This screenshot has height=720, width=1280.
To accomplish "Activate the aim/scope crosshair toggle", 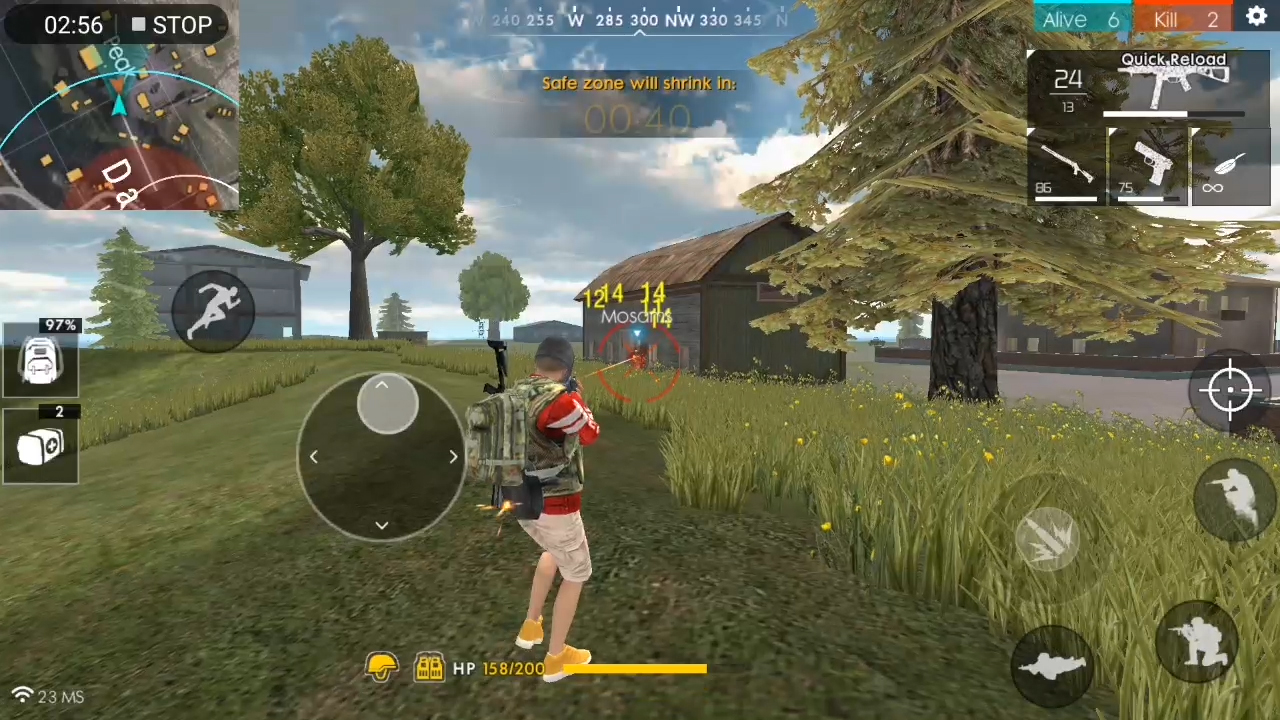I will click(1232, 390).
